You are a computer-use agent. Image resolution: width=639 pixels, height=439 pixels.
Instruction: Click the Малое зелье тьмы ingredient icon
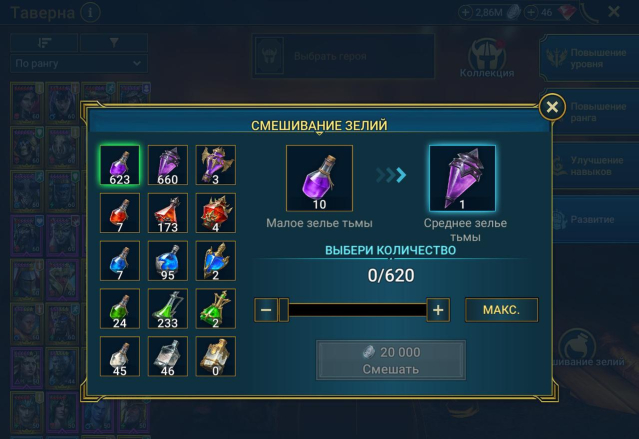[x=319, y=178]
